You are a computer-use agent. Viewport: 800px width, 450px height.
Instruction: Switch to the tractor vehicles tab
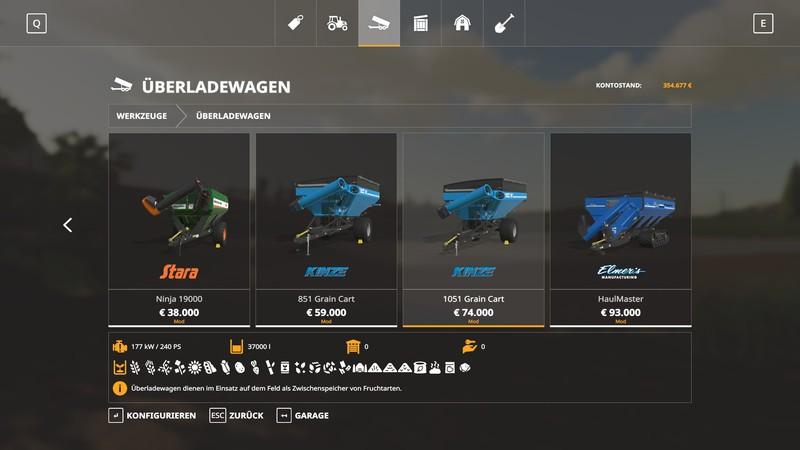click(x=337, y=23)
